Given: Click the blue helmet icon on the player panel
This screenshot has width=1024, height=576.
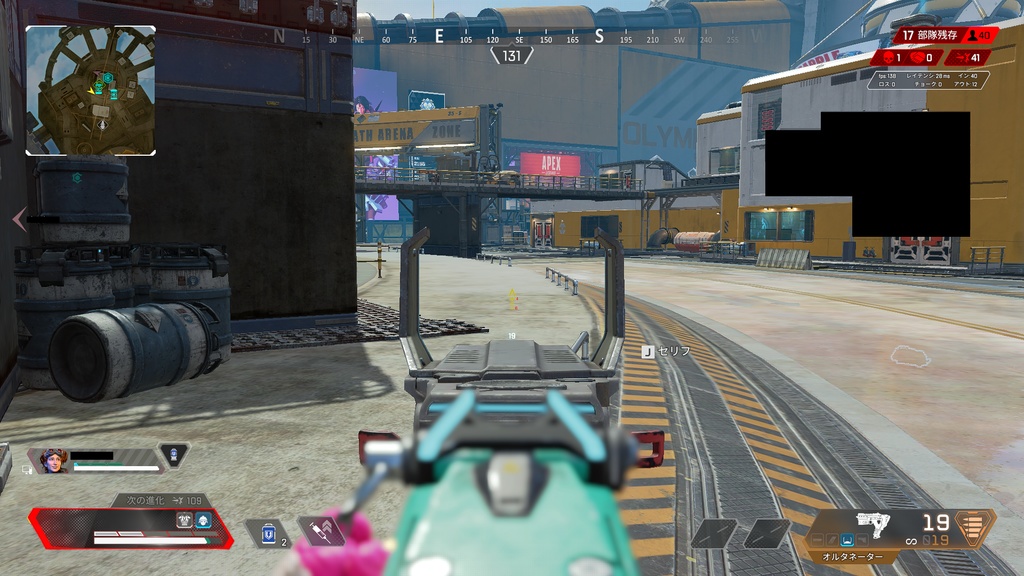Looking at the screenshot, I should (203, 520).
